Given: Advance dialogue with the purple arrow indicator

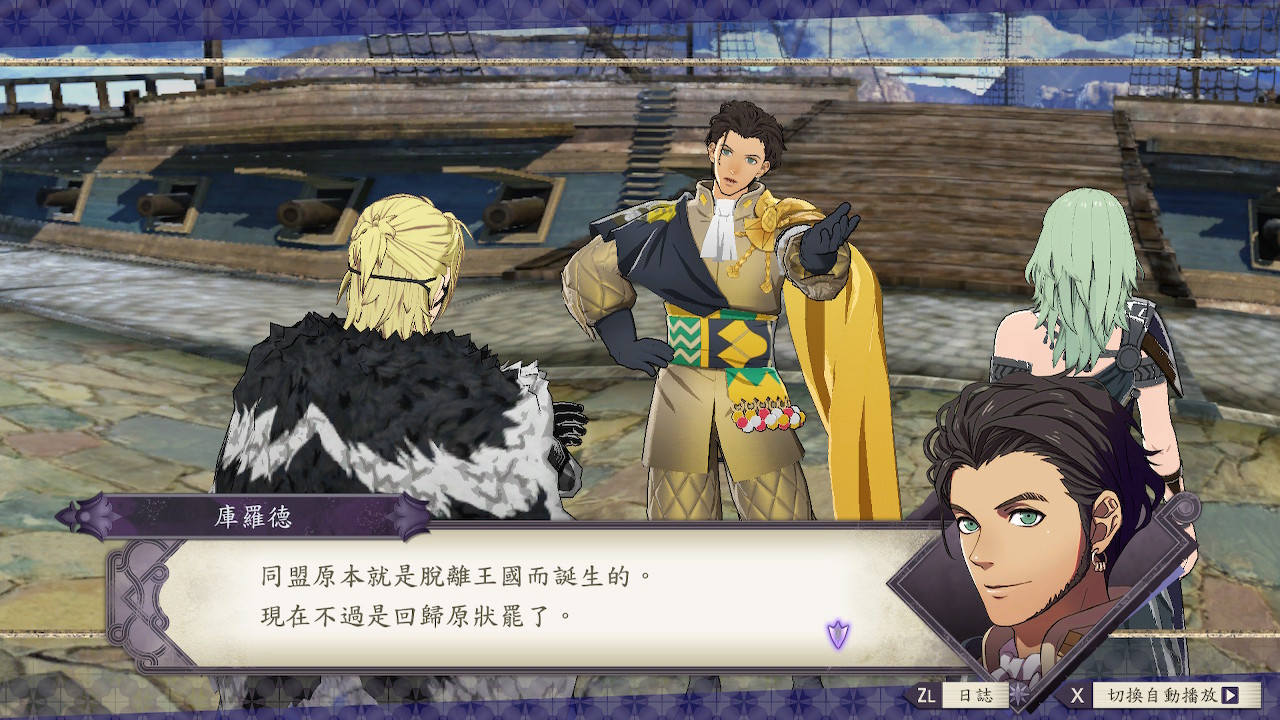Looking at the screenshot, I should click(x=838, y=633).
